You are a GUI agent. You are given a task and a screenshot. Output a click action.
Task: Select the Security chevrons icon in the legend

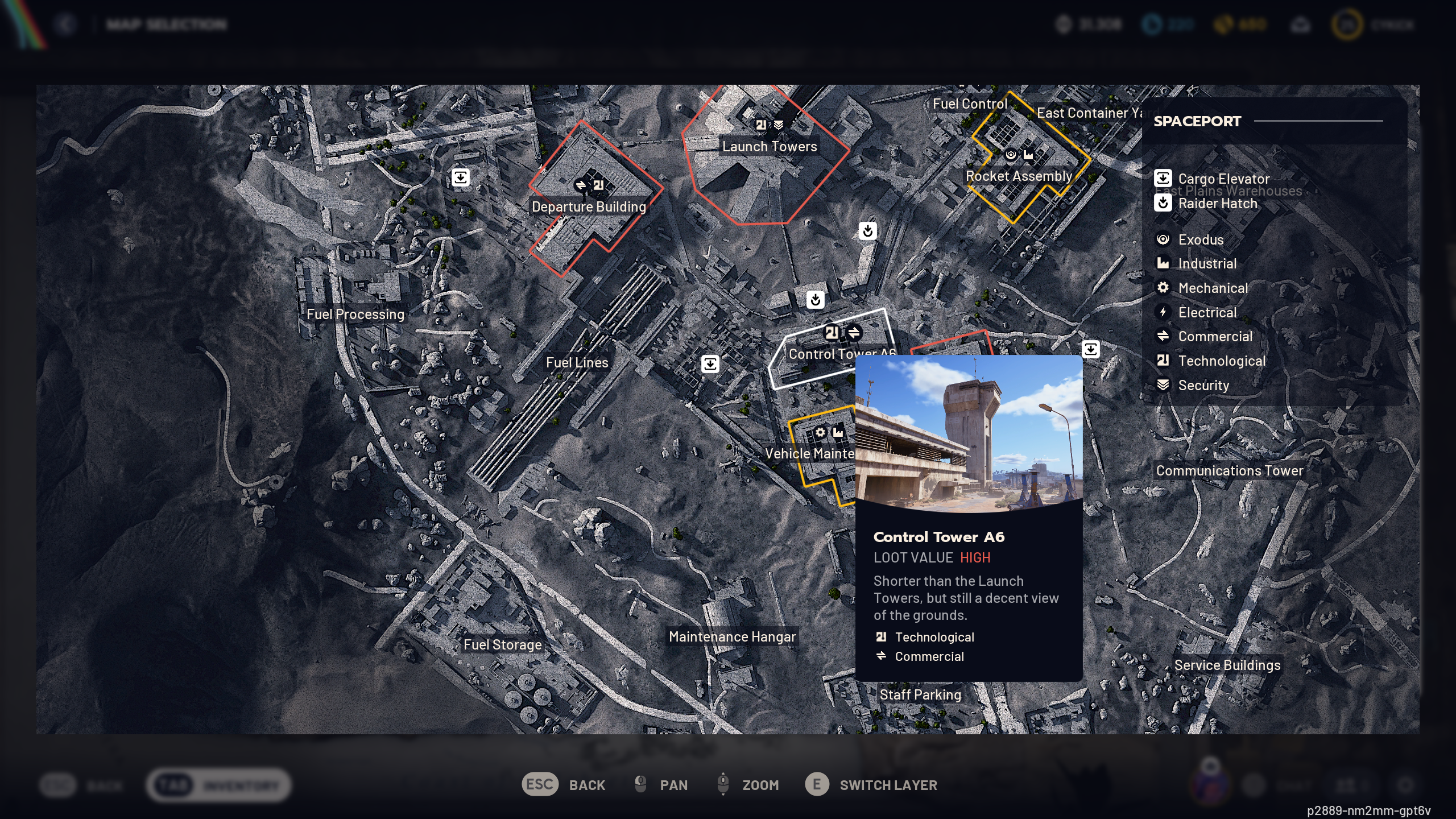(1164, 385)
